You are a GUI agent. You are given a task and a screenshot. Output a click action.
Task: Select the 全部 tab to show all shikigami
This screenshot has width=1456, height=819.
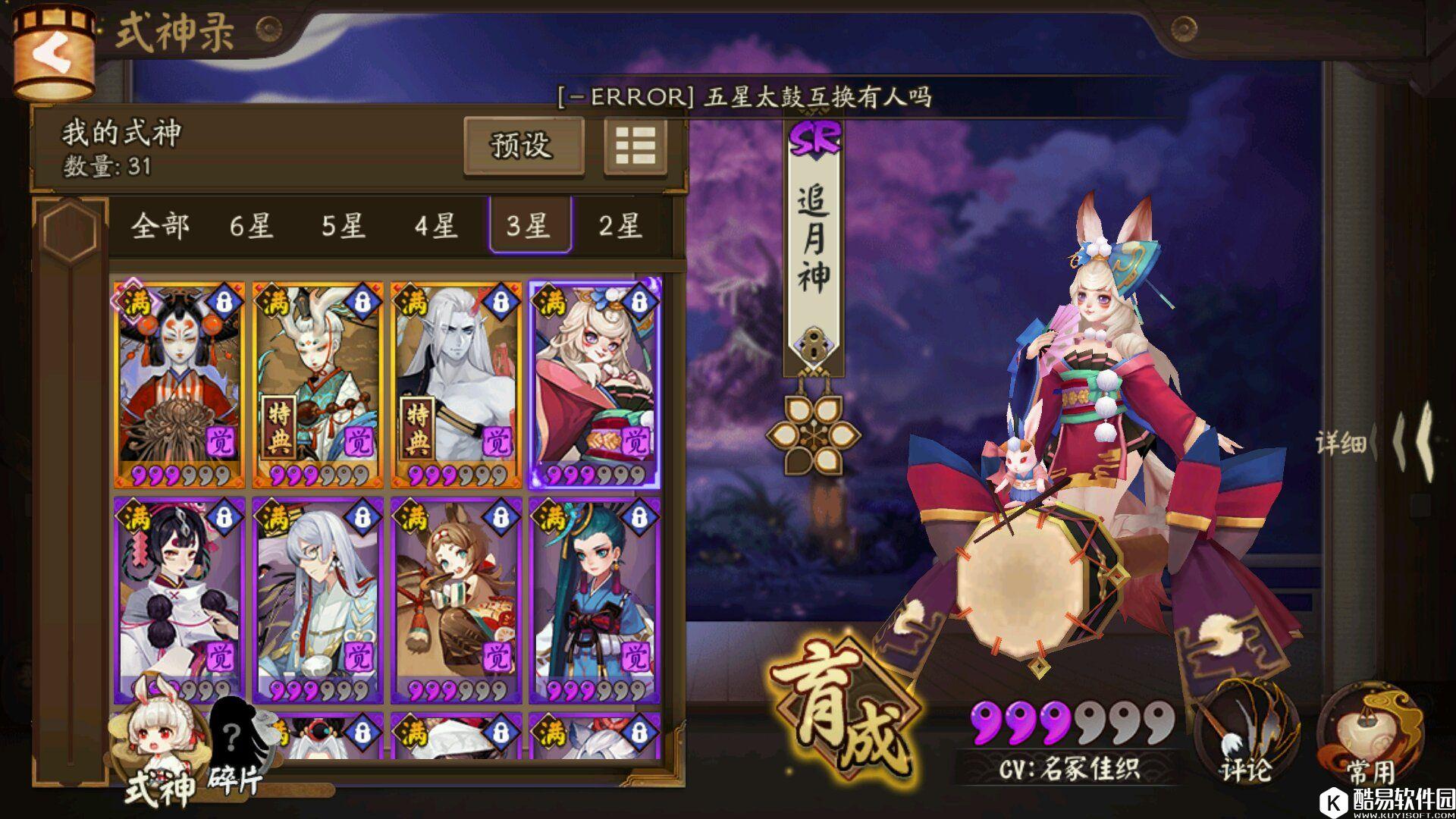[163, 226]
